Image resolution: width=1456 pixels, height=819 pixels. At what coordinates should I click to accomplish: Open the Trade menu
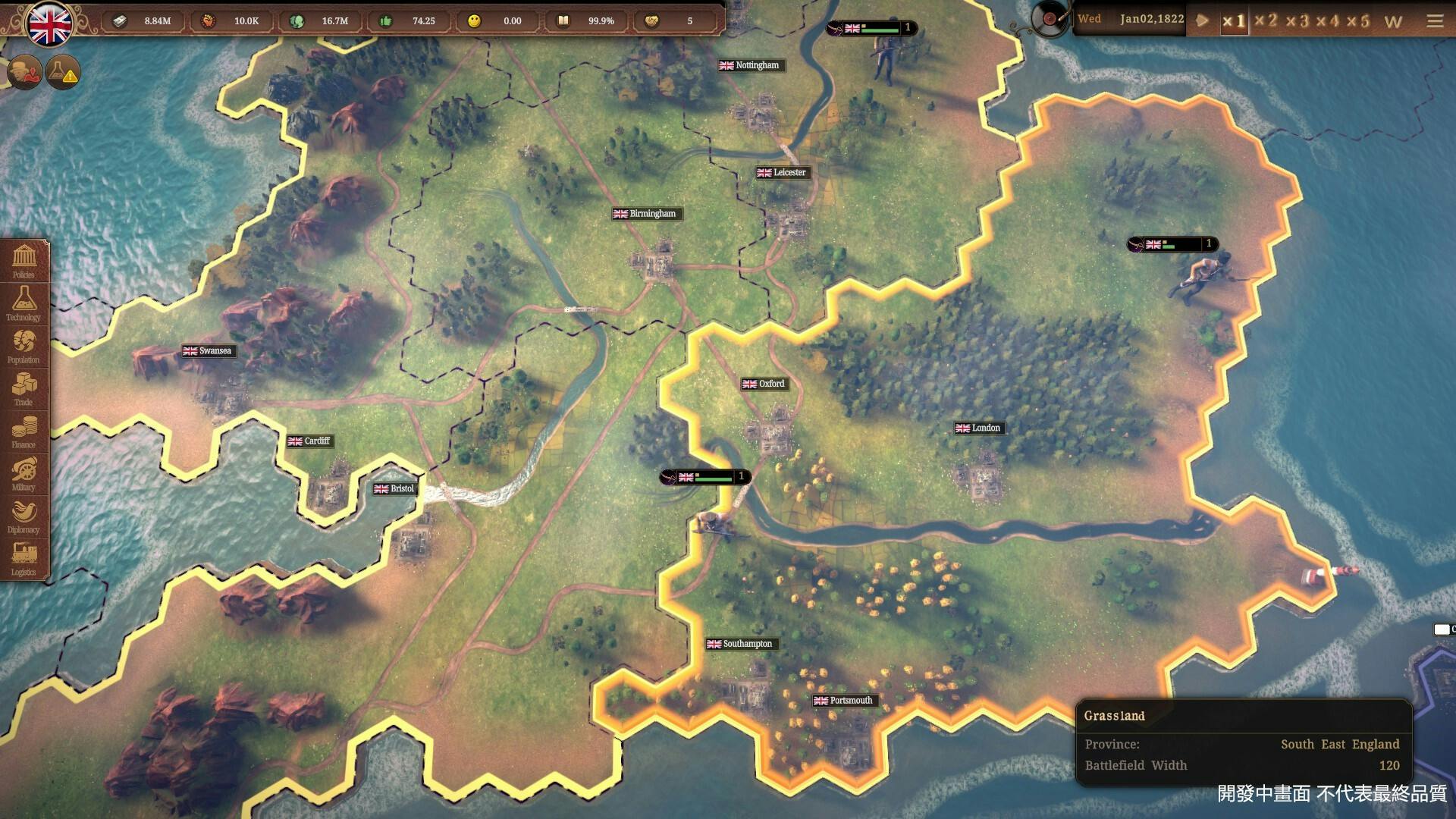pos(24,388)
